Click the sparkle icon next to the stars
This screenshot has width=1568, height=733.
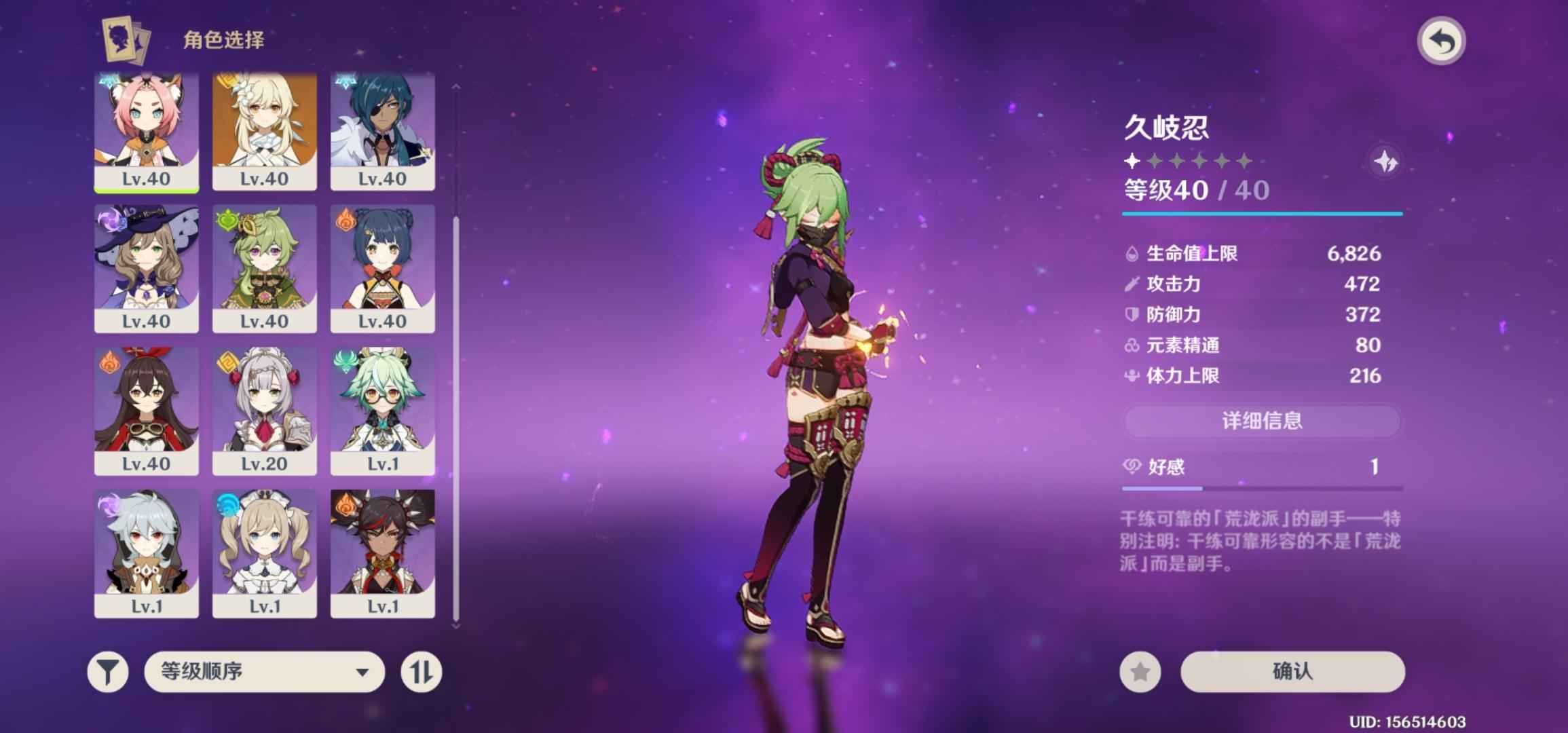click(1385, 162)
